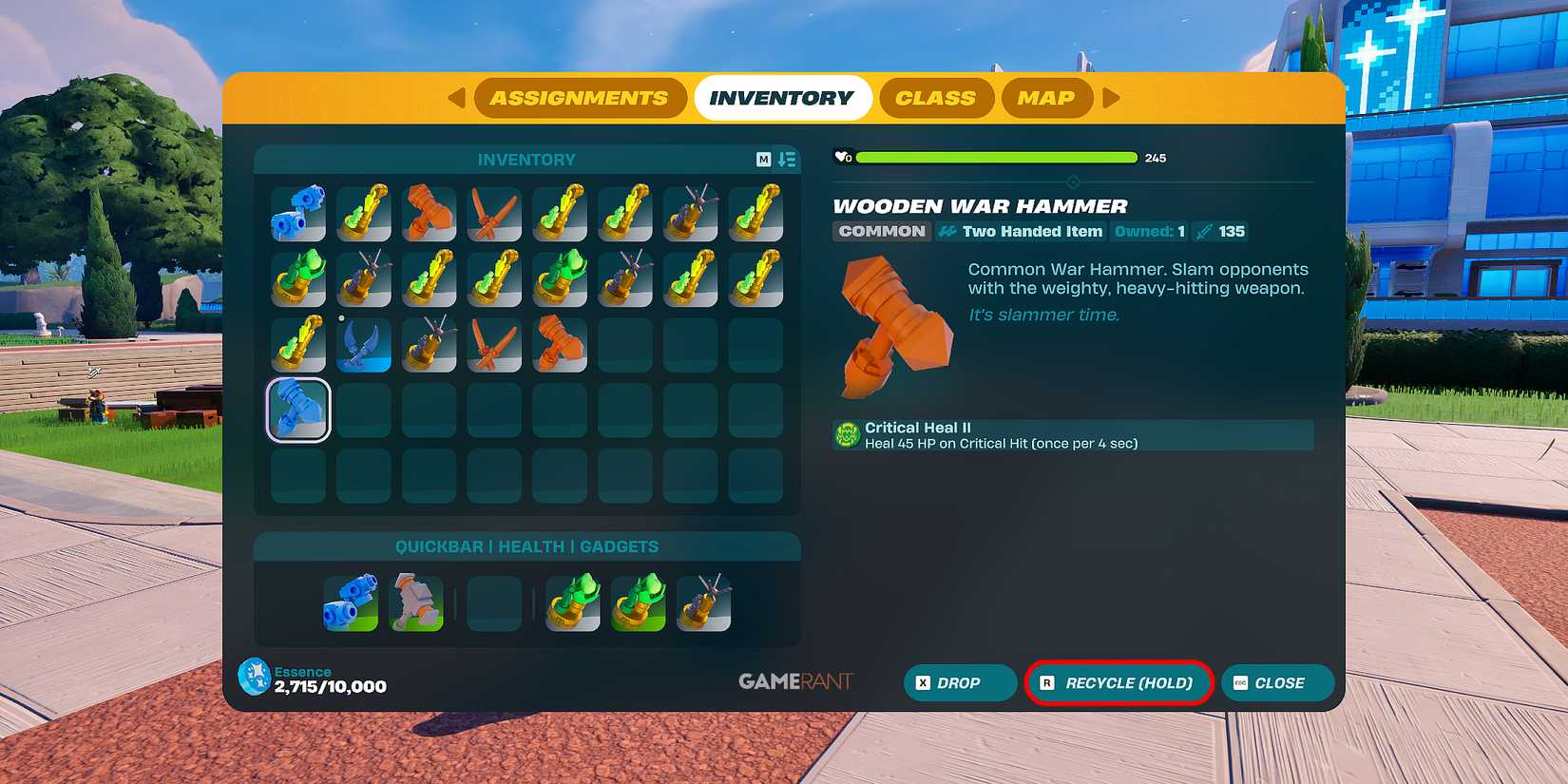Open the inventory sort dropdown

tap(787, 159)
